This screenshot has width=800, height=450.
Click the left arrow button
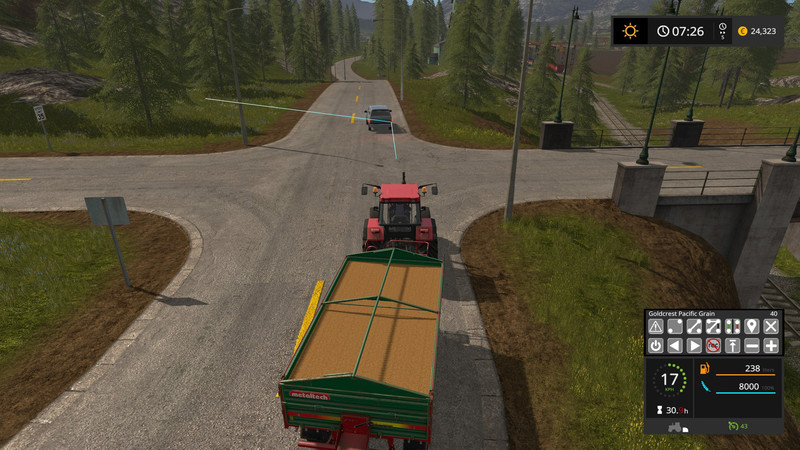[675, 345]
